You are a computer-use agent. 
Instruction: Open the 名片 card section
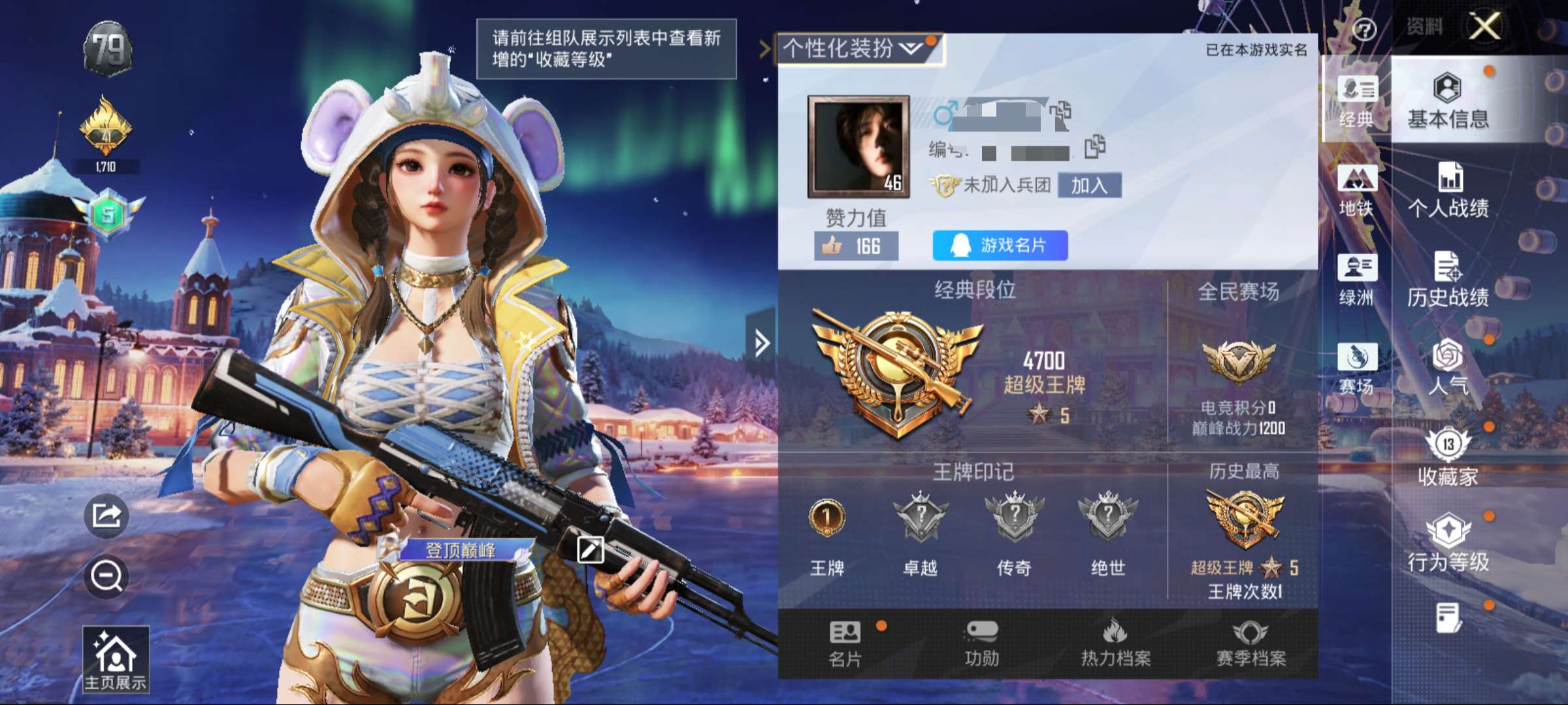(845, 644)
